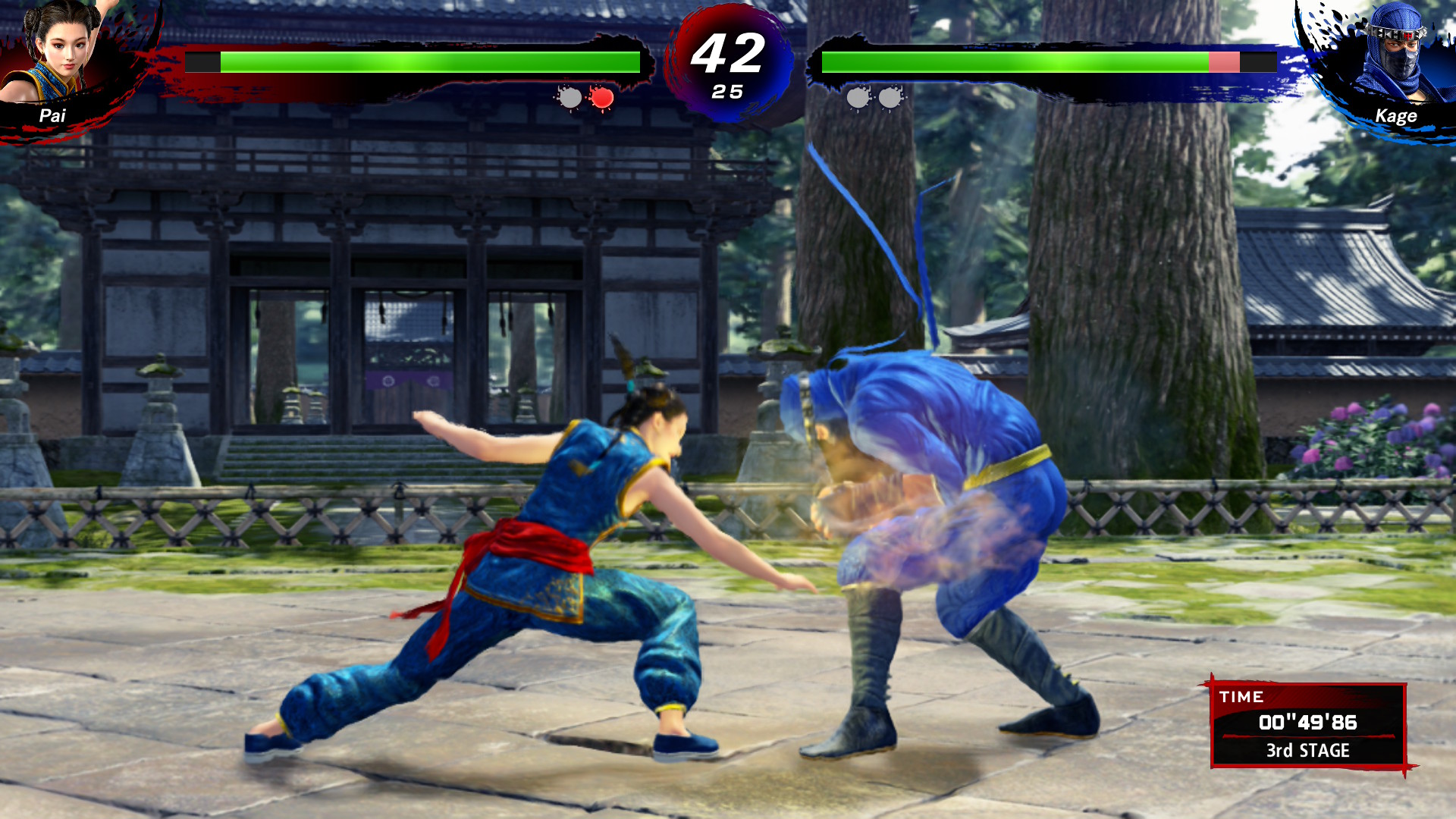
Task: Select the Pai name label
Action: (52, 114)
